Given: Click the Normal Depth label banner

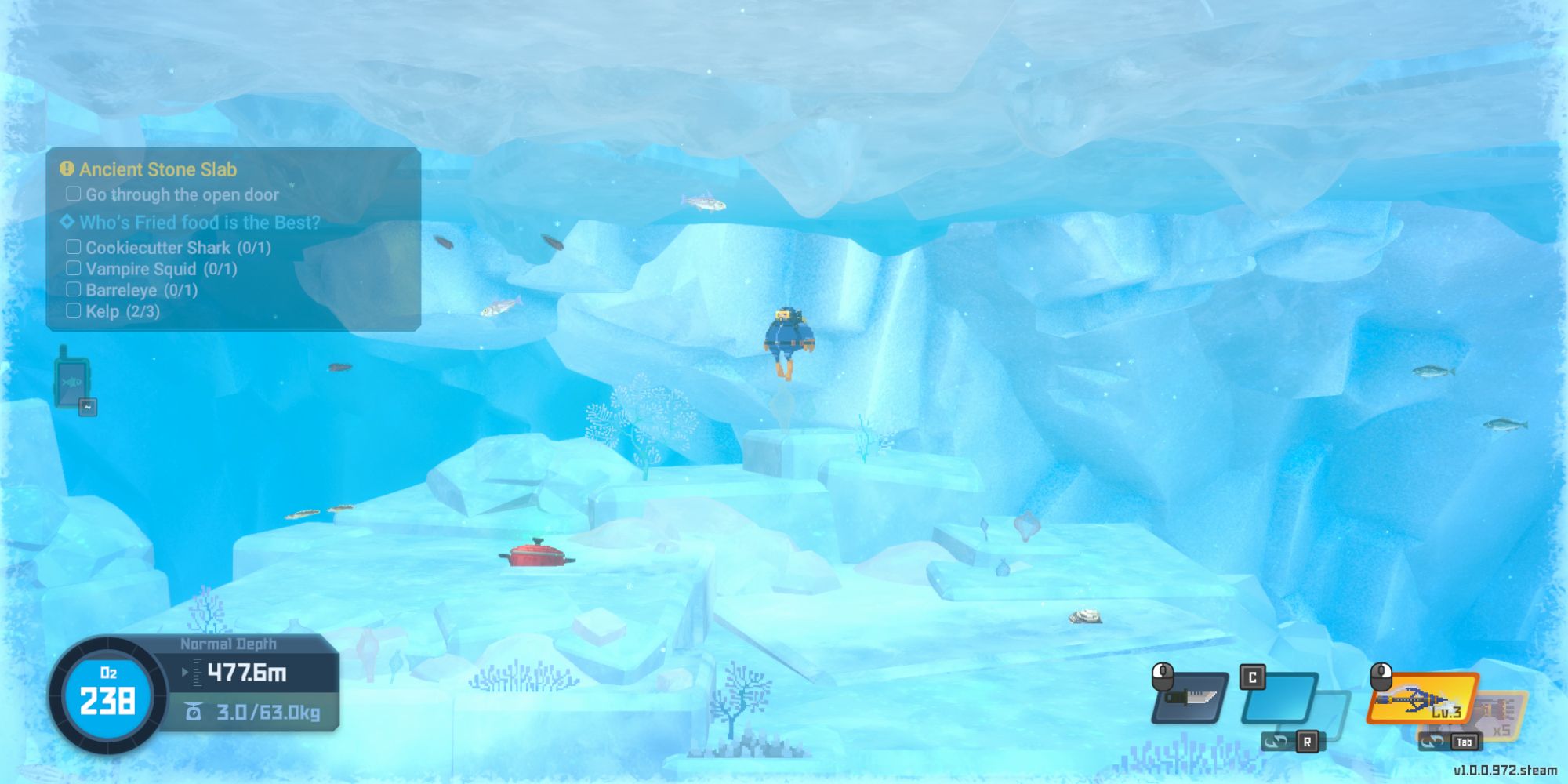Looking at the screenshot, I should (229, 643).
